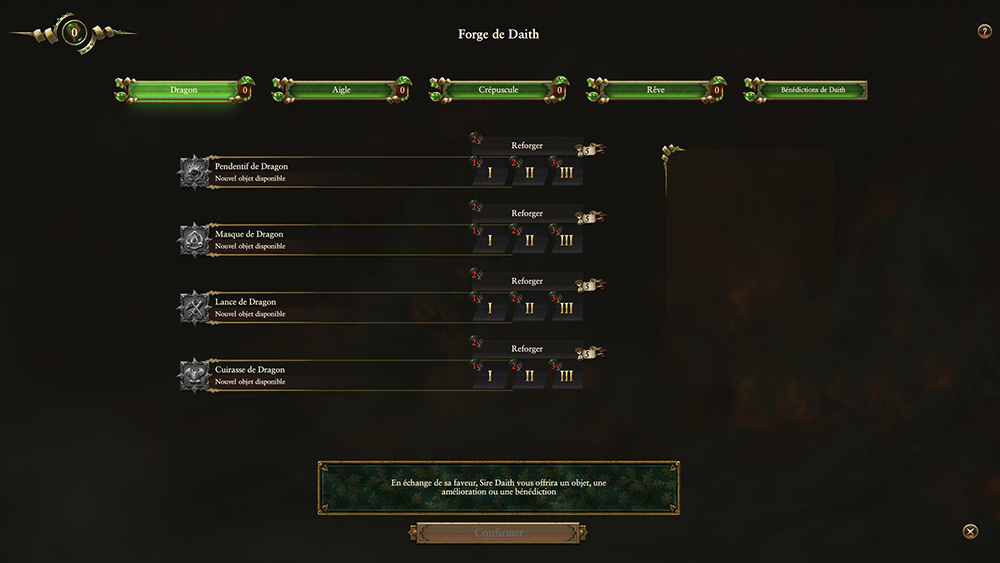Screen dimensions: 1000x563
Task: Select the Lance de Dragon item icon
Action: [194, 308]
